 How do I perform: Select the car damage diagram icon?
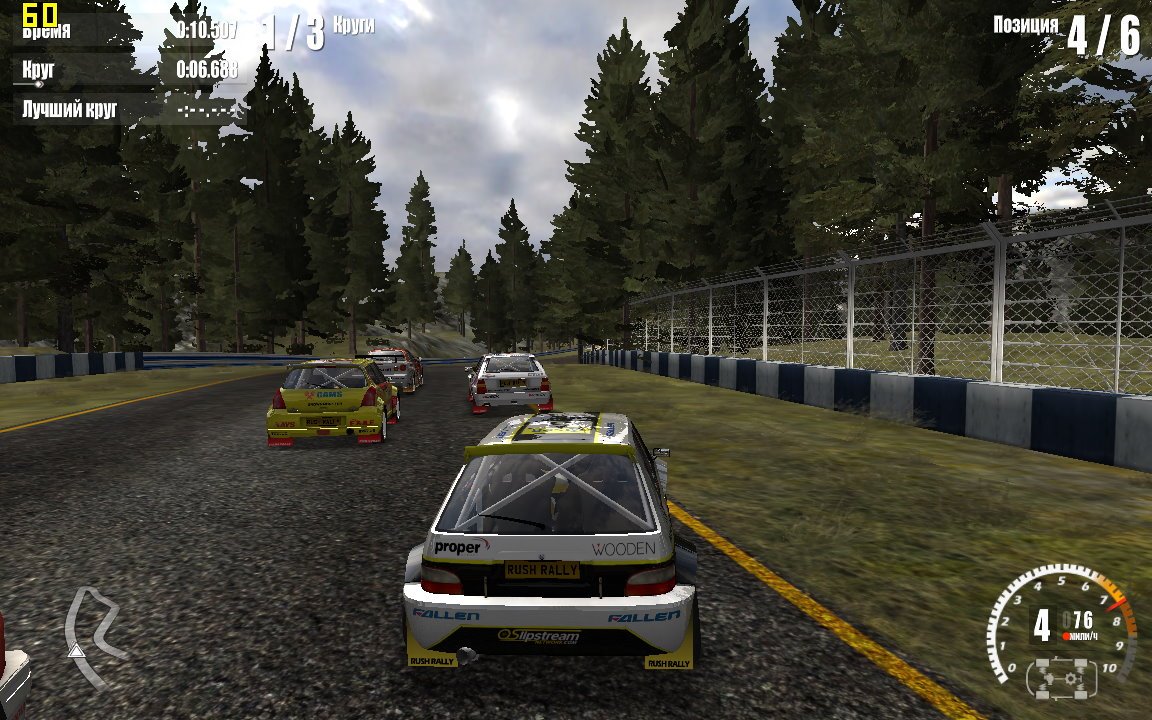pyautogui.click(x=1062, y=679)
